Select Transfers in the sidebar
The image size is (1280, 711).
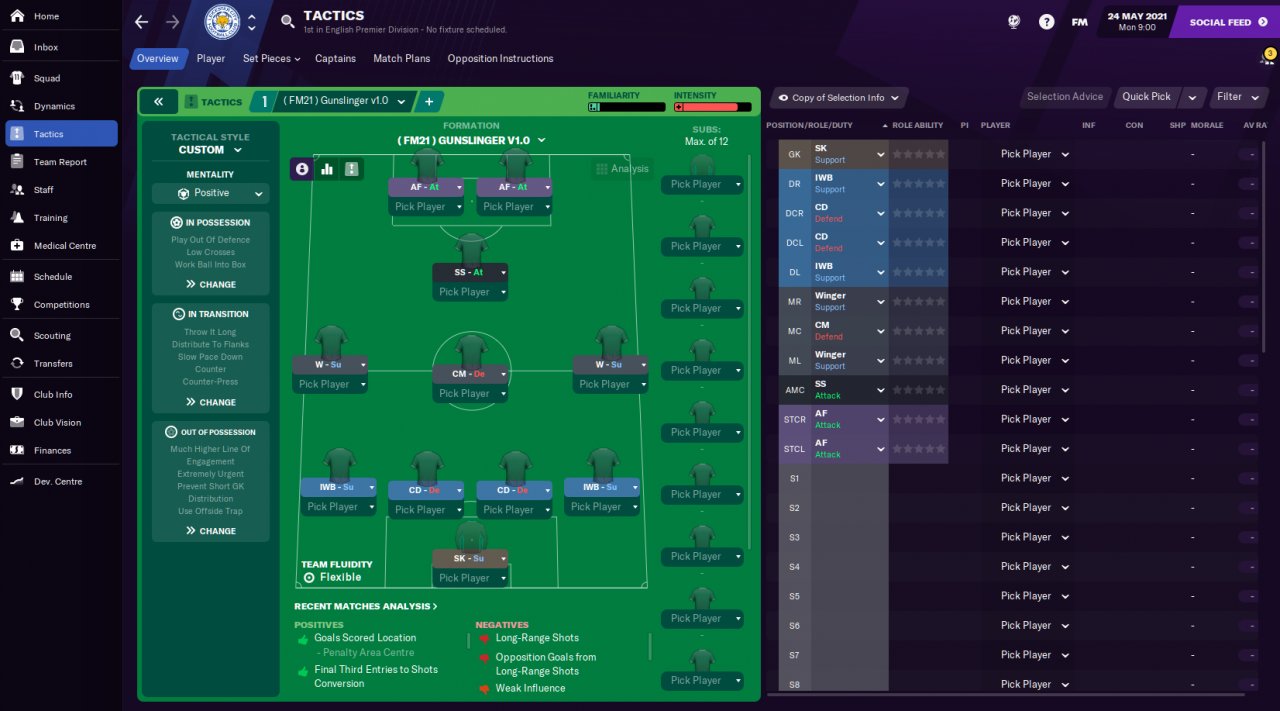pos(53,364)
